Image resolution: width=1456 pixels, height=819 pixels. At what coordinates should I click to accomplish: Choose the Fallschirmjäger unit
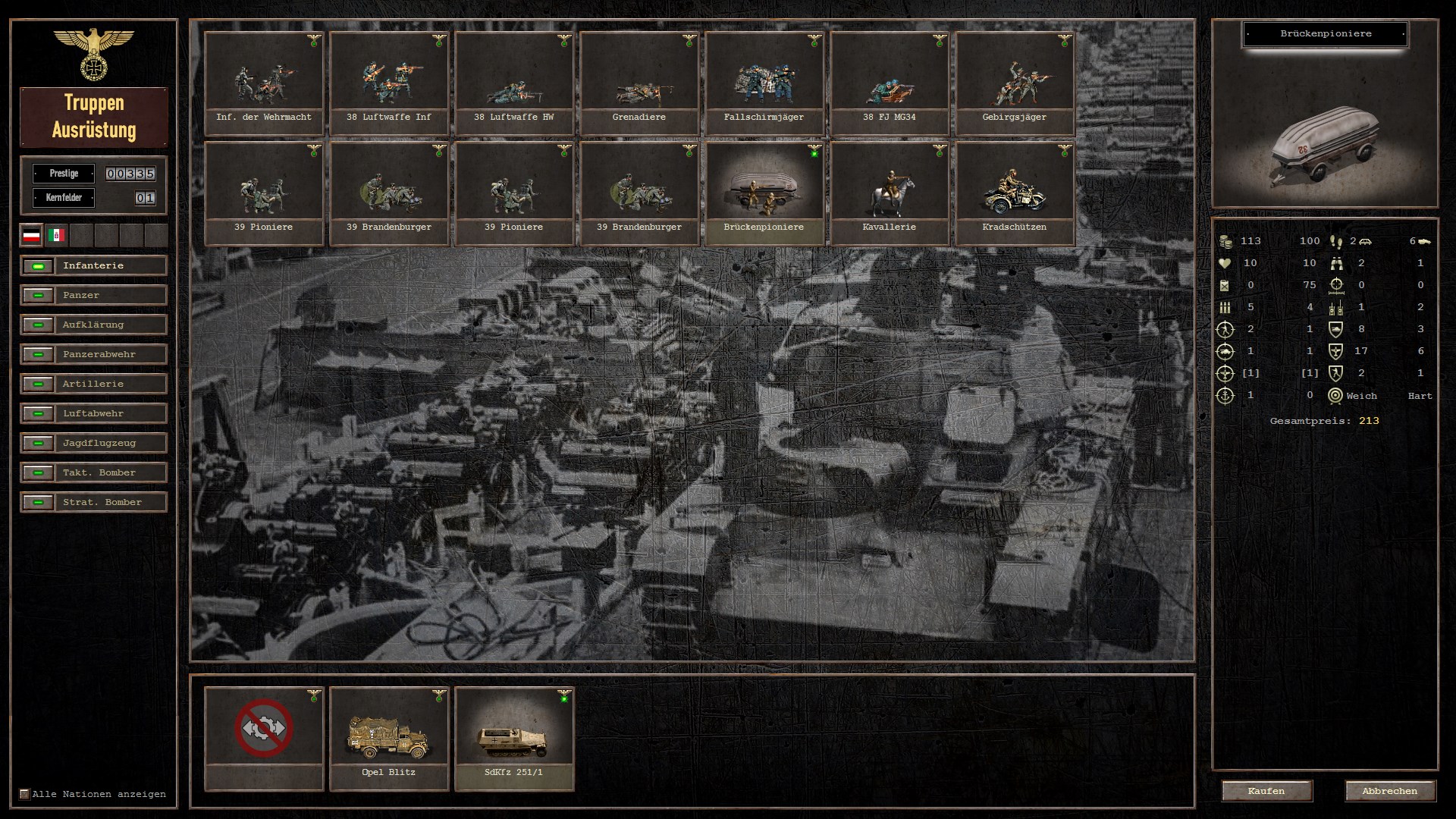click(764, 83)
